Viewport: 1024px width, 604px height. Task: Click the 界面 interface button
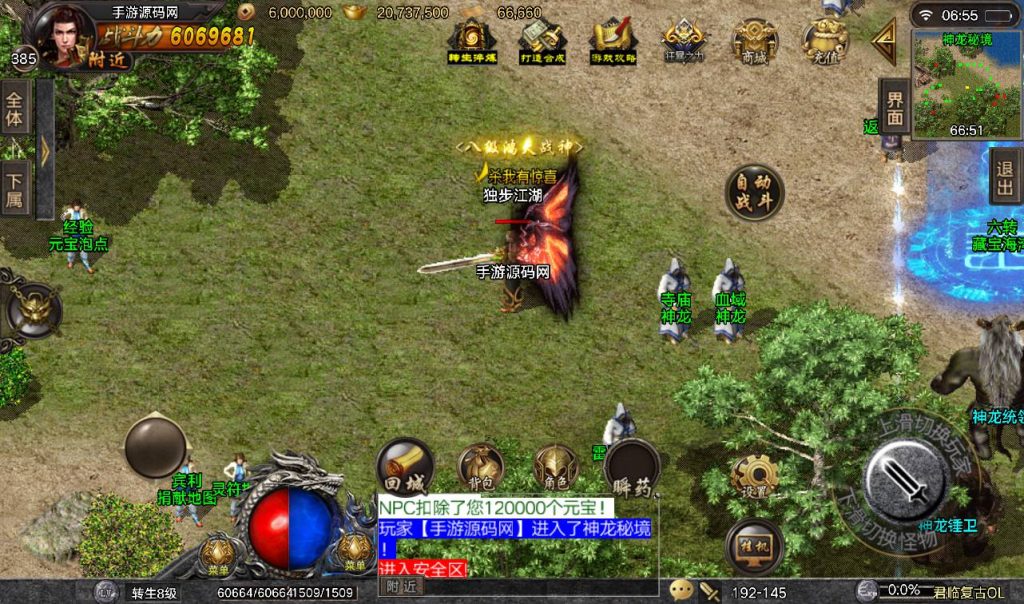(x=894, y=106)
